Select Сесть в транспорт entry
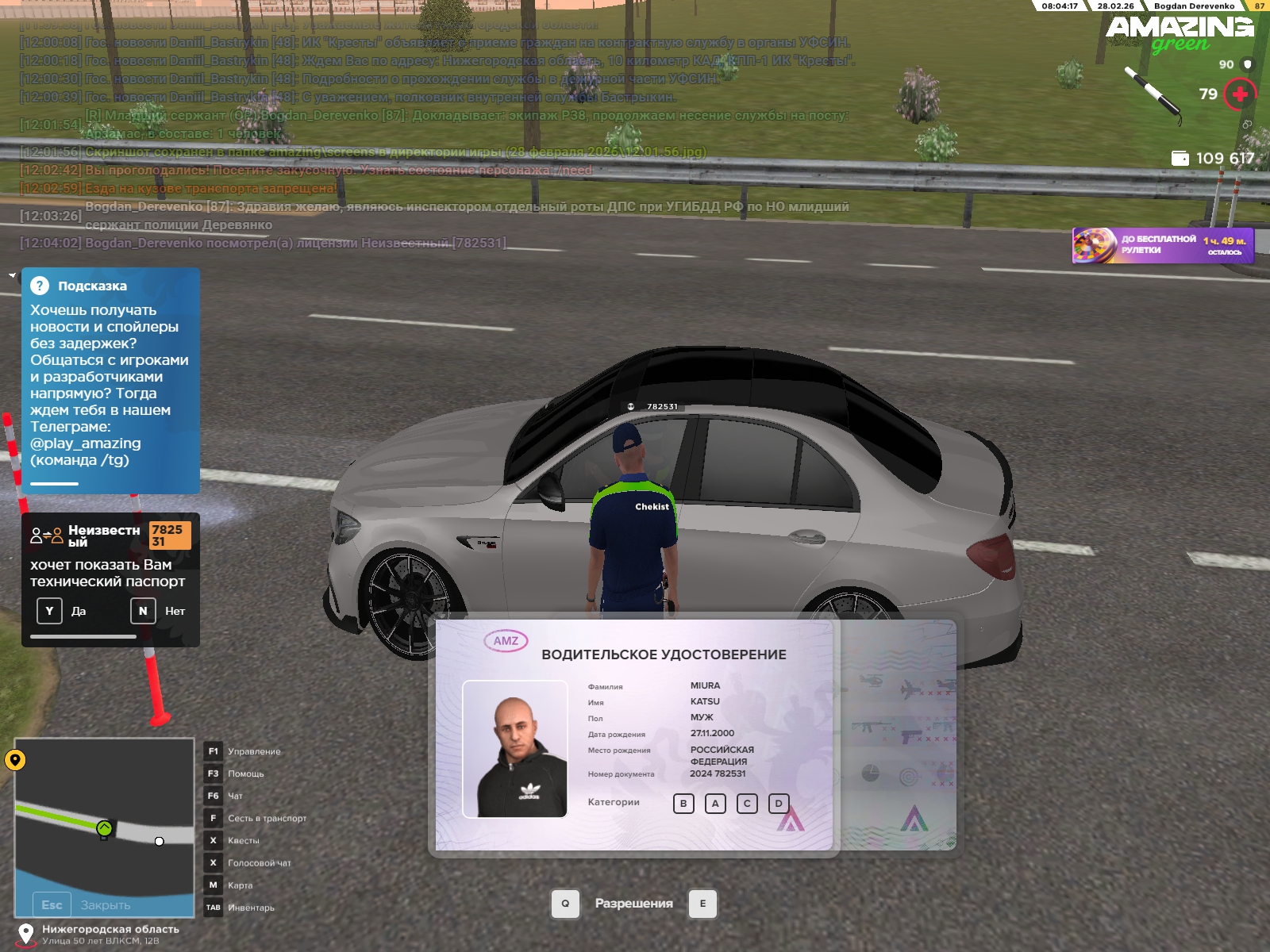 tap(213, 818)
